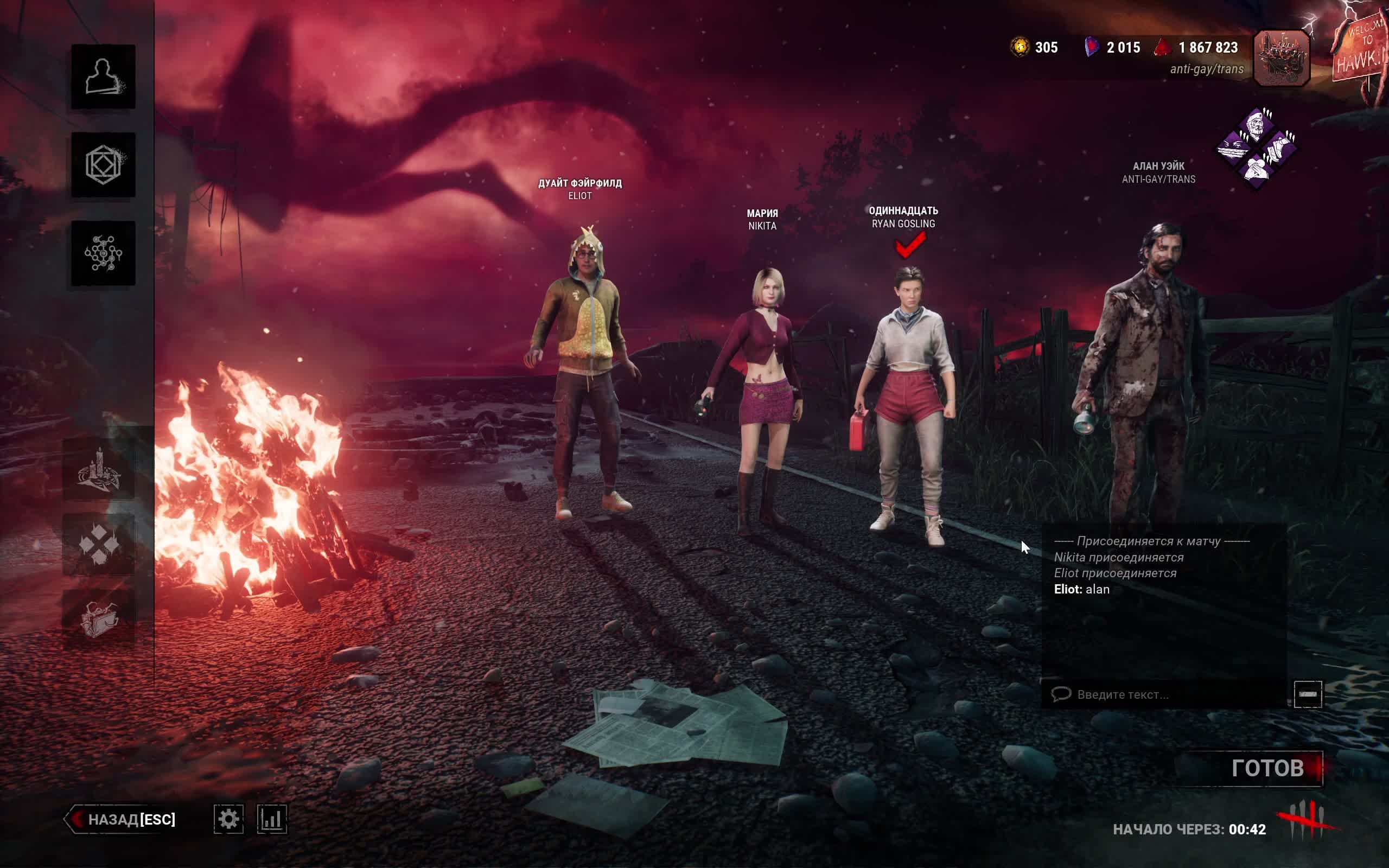Select the running shoe perk
Screen dimensions: 1389x868
click(1280, 147)
